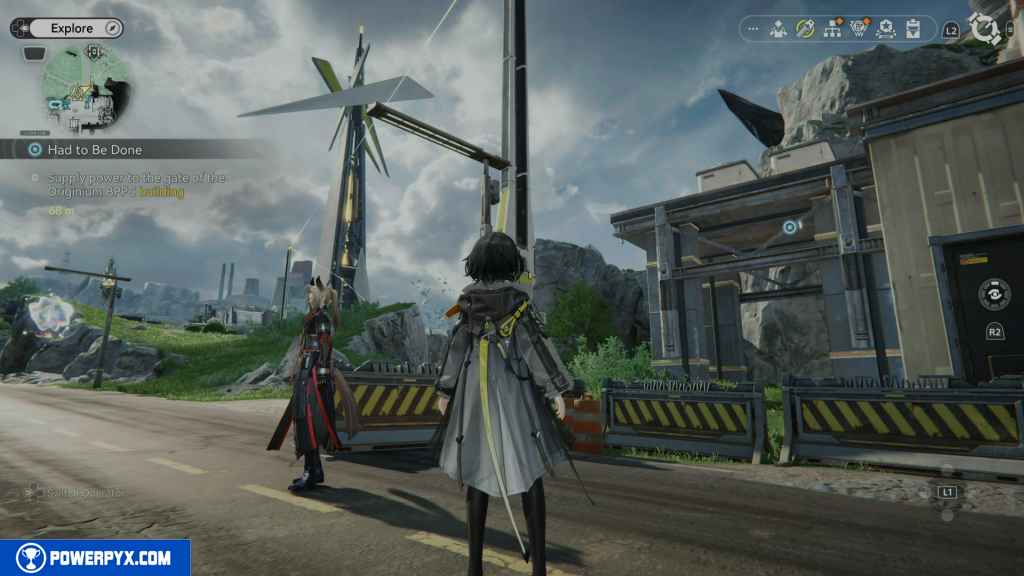Click the PowerPyx.com watermark logo
The height and width of the screenshot is (576, 1024).
[95, 558]
